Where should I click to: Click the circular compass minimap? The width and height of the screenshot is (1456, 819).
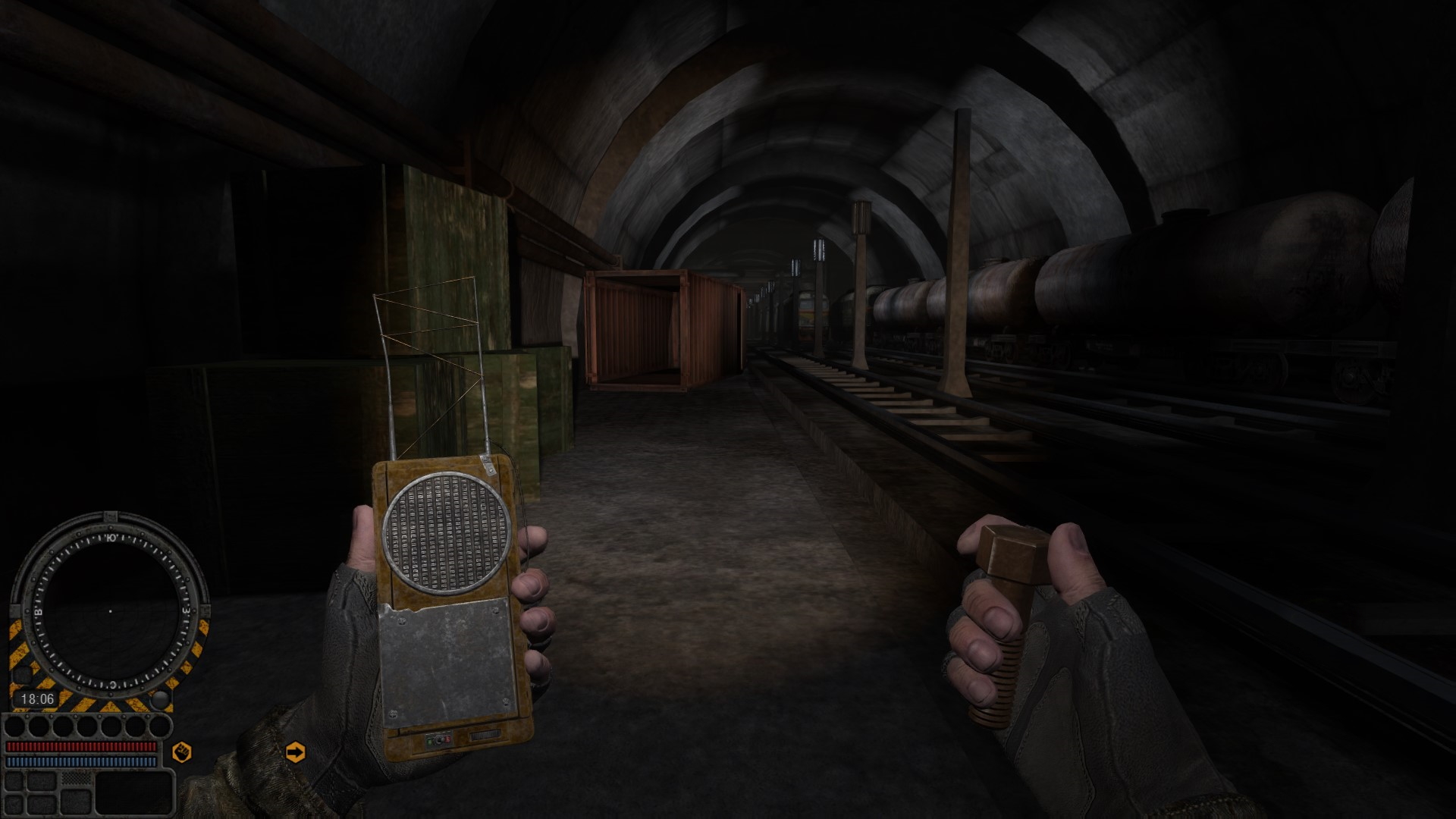[x=110, y=610]
